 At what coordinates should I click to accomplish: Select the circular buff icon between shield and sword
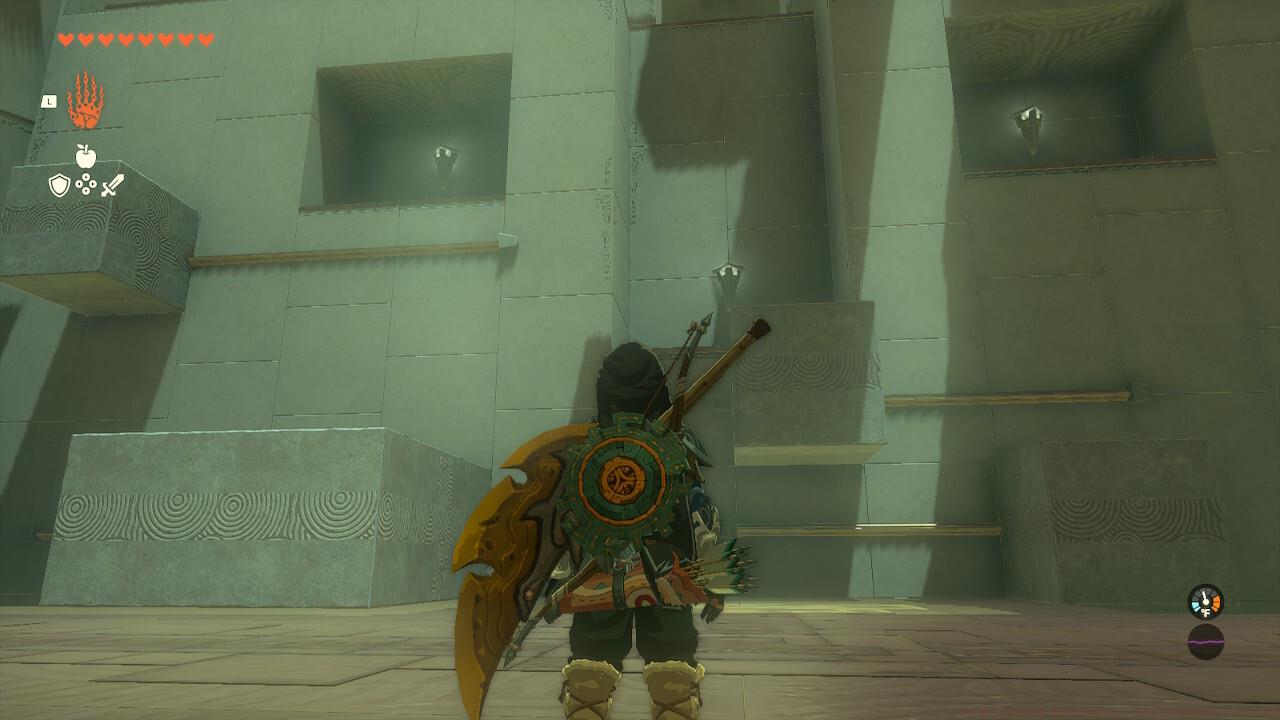tap(86, 184)
